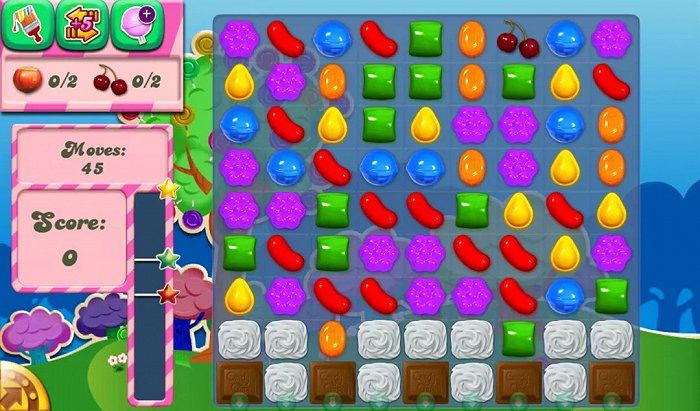The height and width of the screenshot is (411, 700).
Task: Select the cherries tile on the candy board
Action: coord(518,38)
